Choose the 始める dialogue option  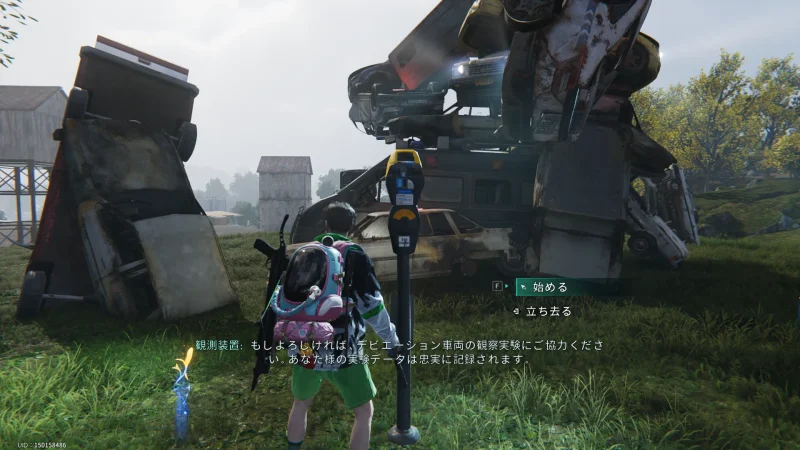(x=549, y=287)
